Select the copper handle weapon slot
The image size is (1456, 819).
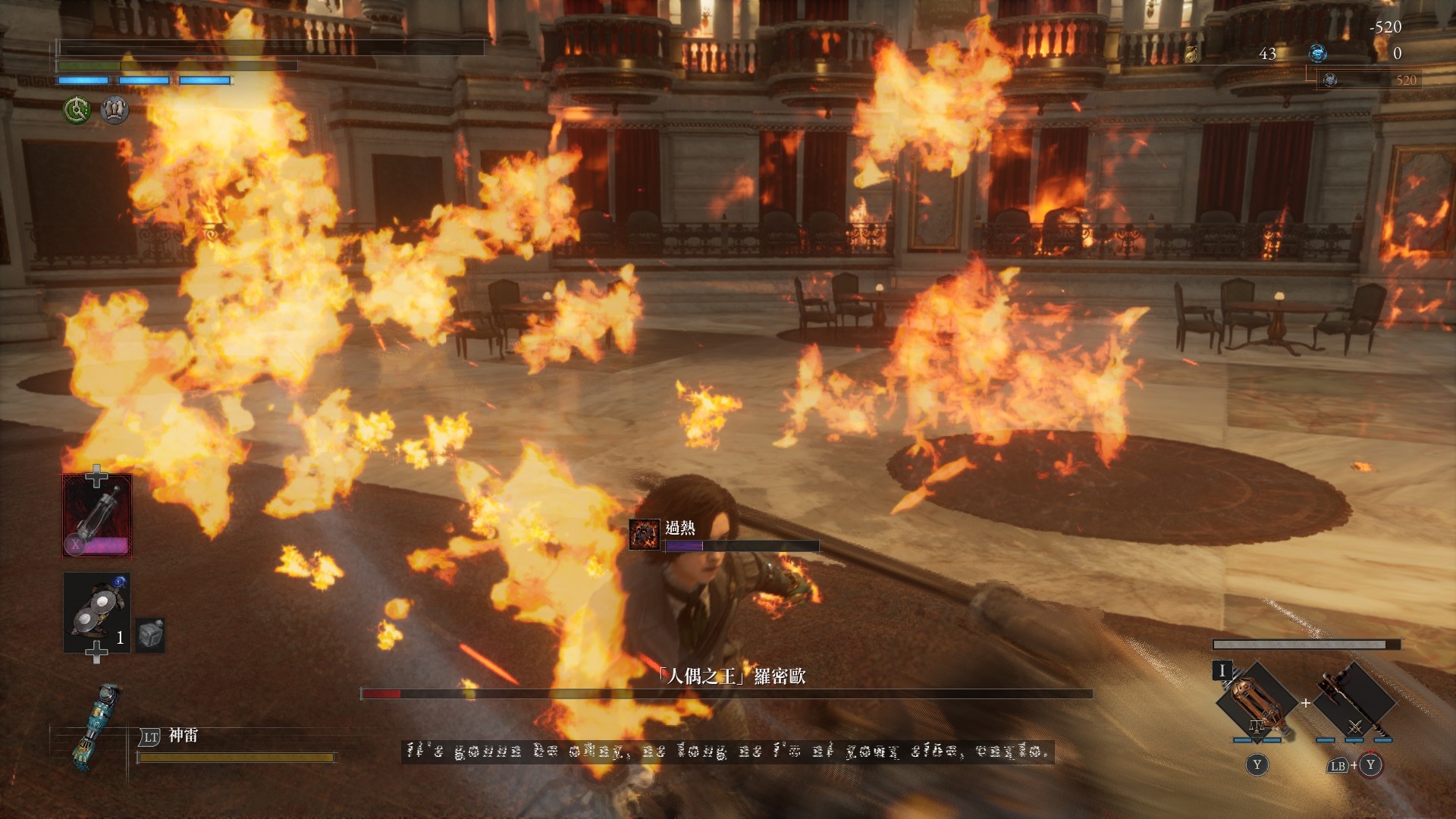click(1256, 700)
